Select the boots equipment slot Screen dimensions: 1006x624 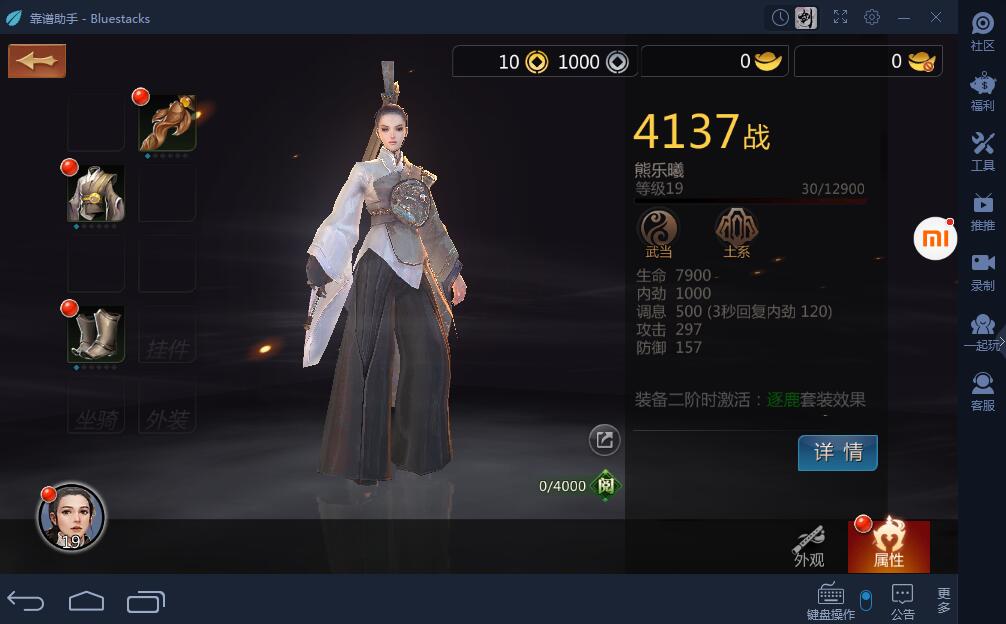(x=96, y=334)
